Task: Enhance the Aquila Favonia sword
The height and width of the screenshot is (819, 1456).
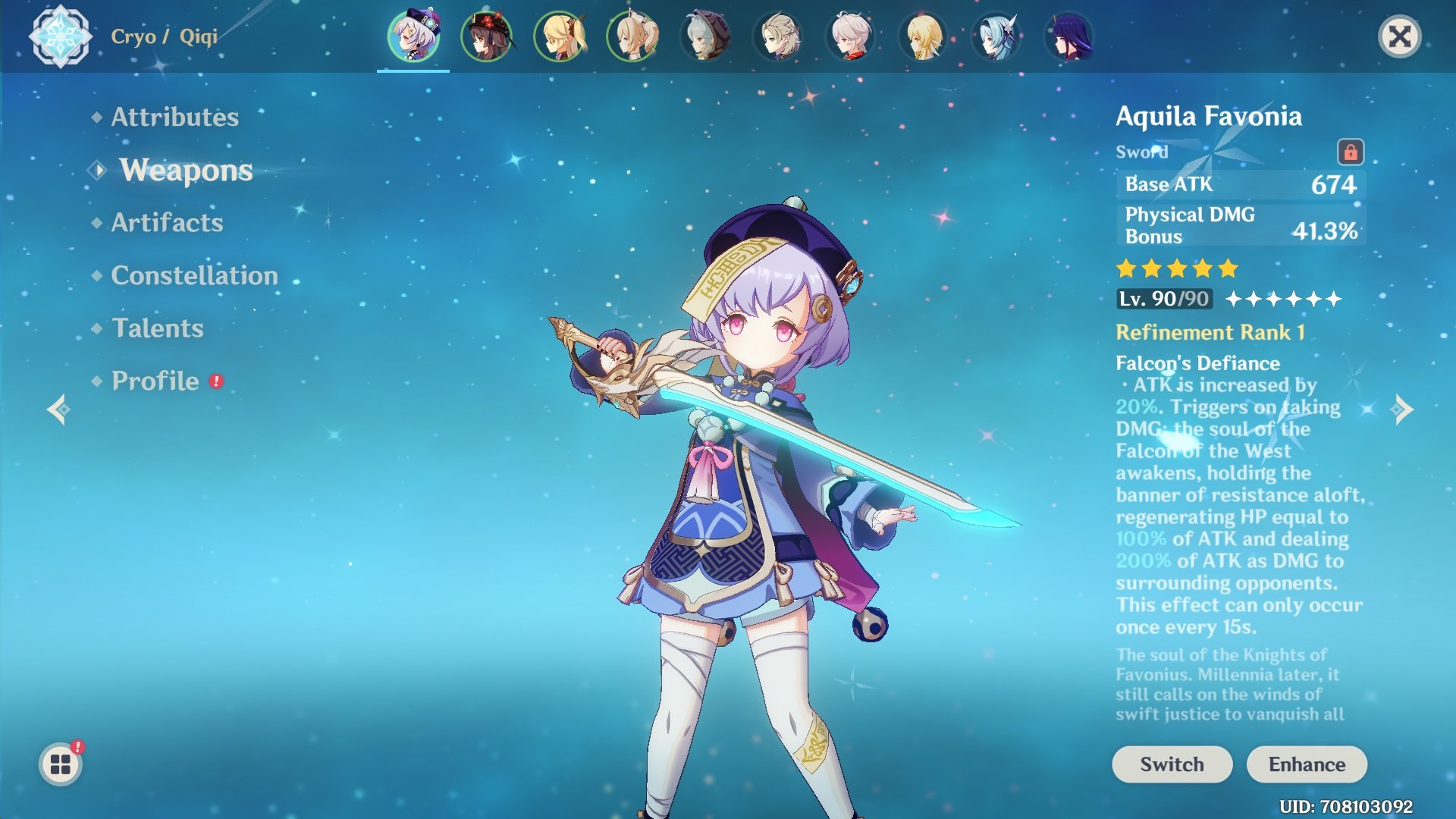Action: [1307, 764]
